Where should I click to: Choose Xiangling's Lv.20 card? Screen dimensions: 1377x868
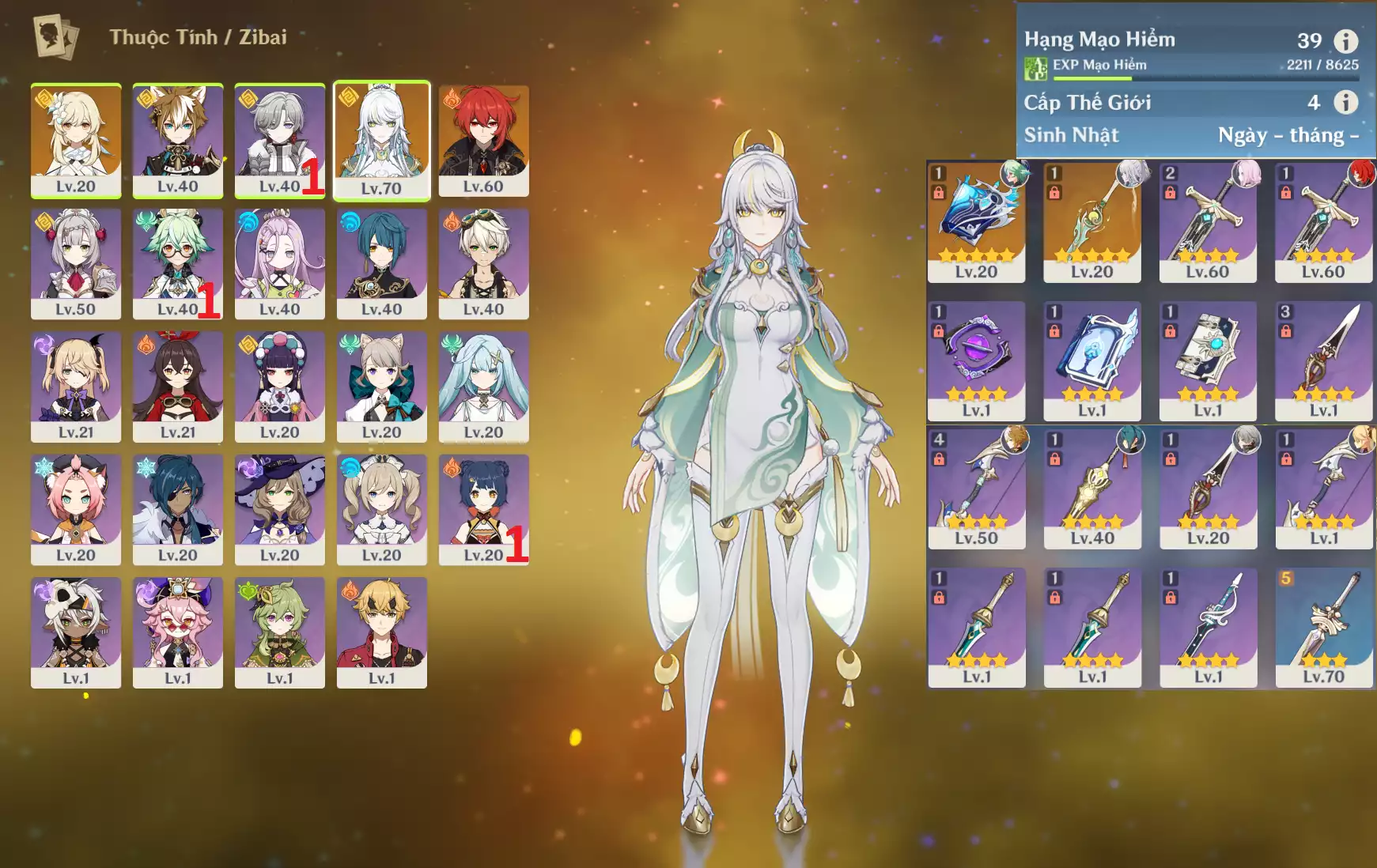pos(483,509)
